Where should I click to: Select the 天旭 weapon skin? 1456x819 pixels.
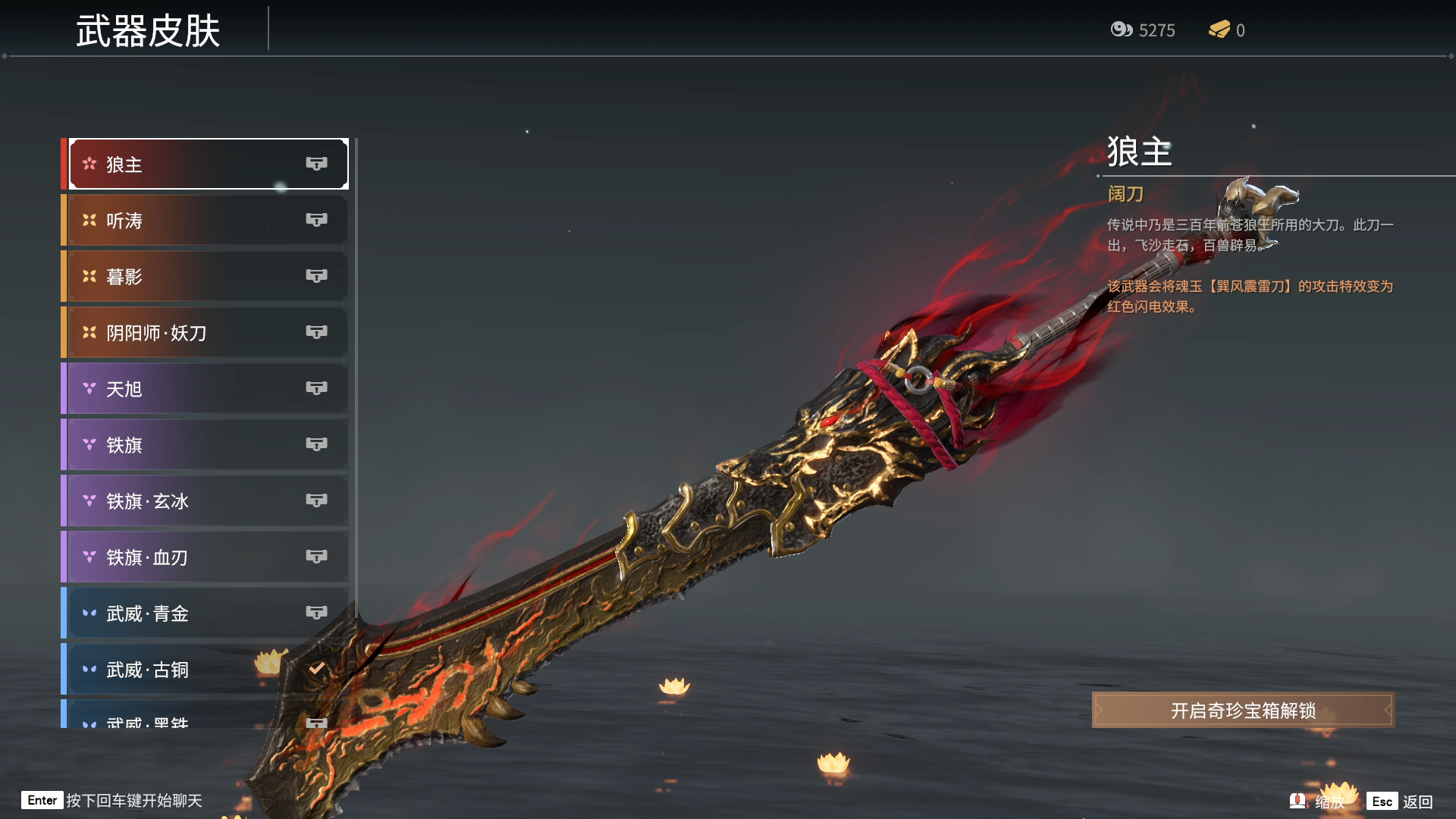tap(206, 388)
